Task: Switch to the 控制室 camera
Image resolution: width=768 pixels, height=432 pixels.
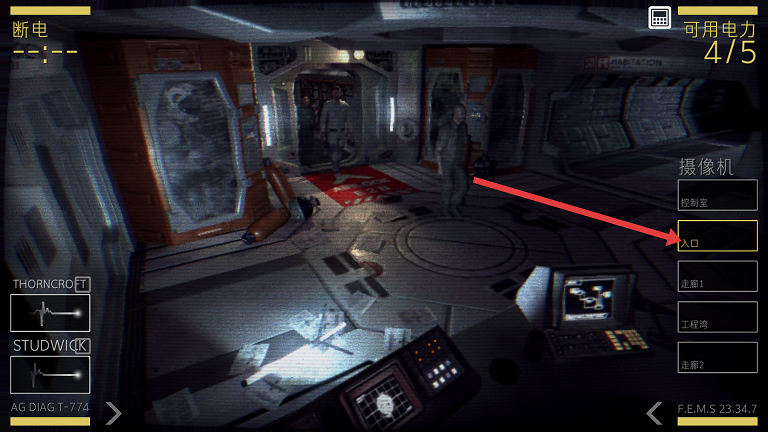Action: pos(717,195)
